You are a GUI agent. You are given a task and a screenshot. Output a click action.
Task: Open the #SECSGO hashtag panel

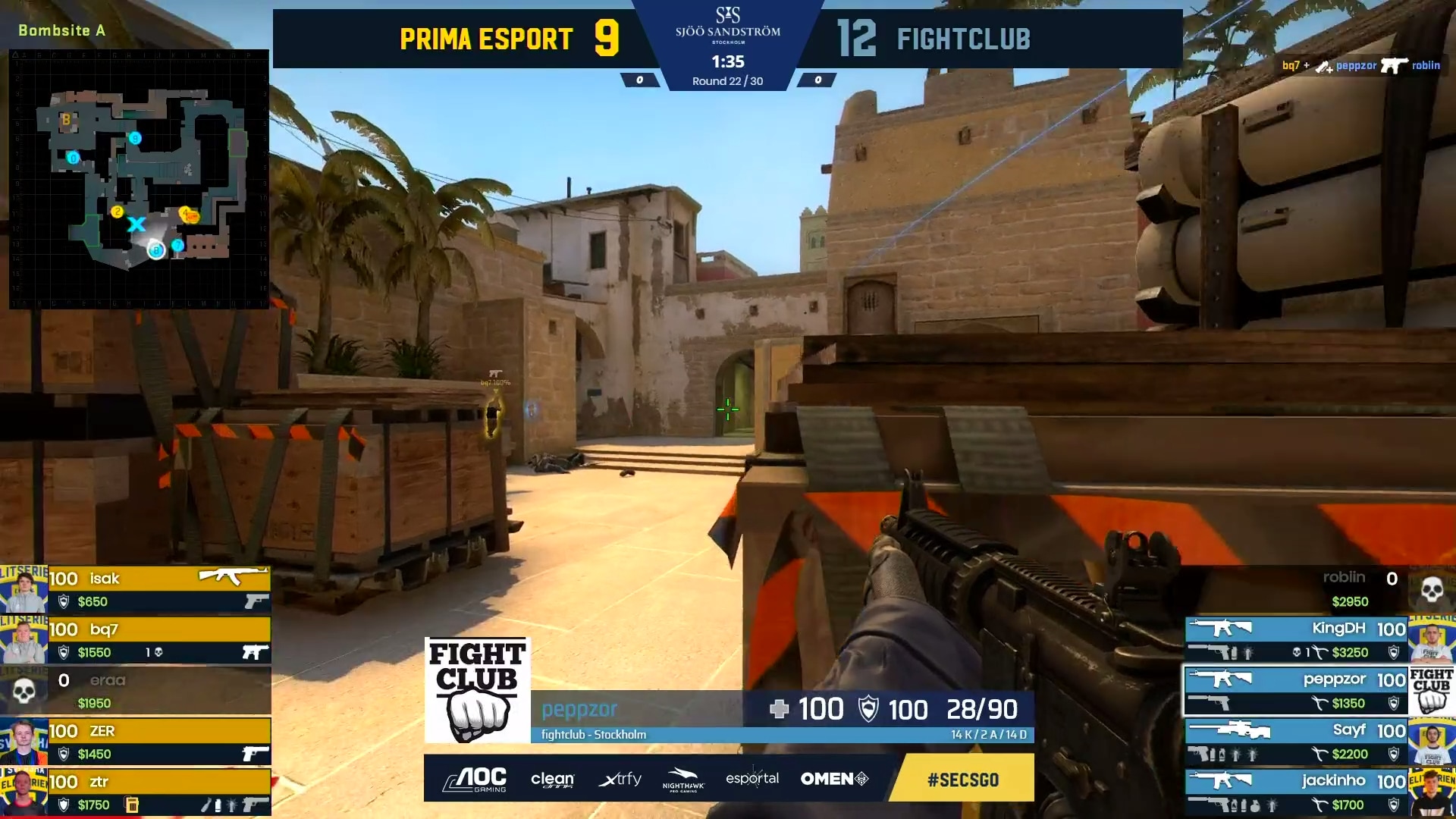click(962, 778)
